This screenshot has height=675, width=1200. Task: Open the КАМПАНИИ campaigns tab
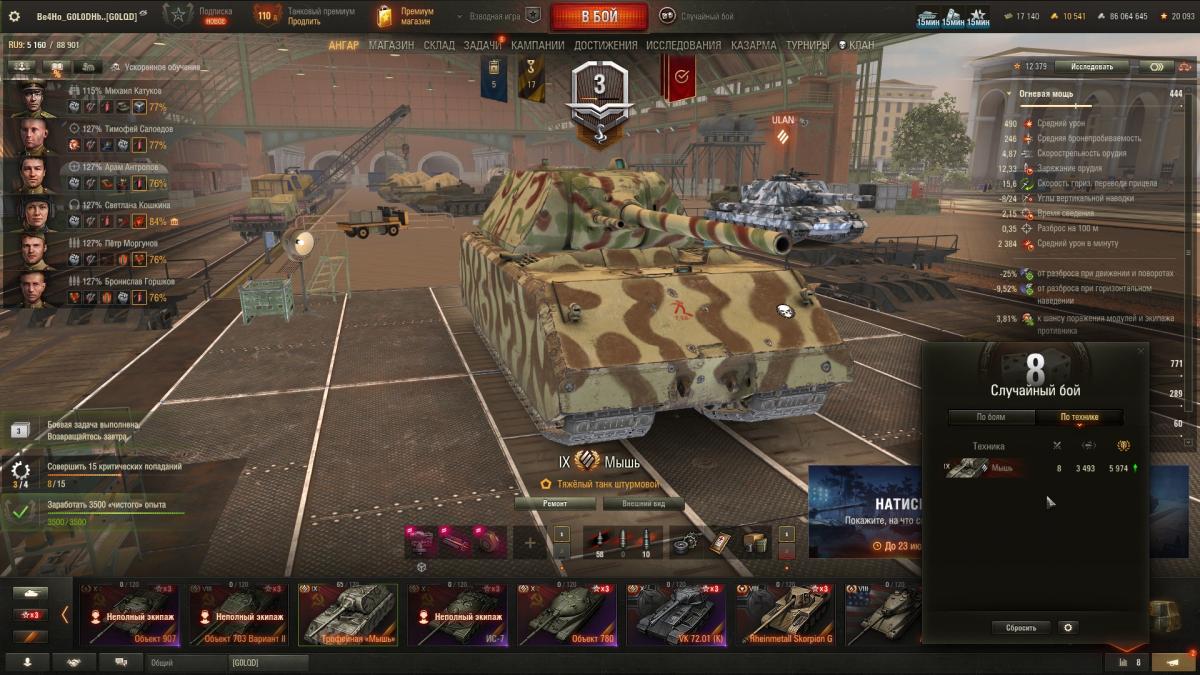point(537,45)
